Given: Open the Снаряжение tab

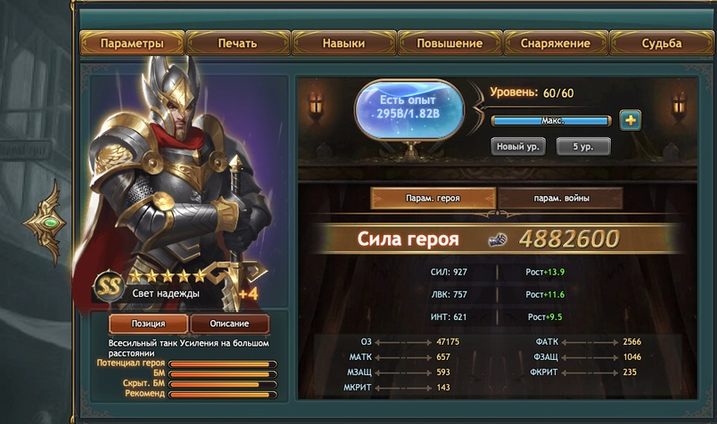Looking at the screenshot, I should tap(555, 43).
